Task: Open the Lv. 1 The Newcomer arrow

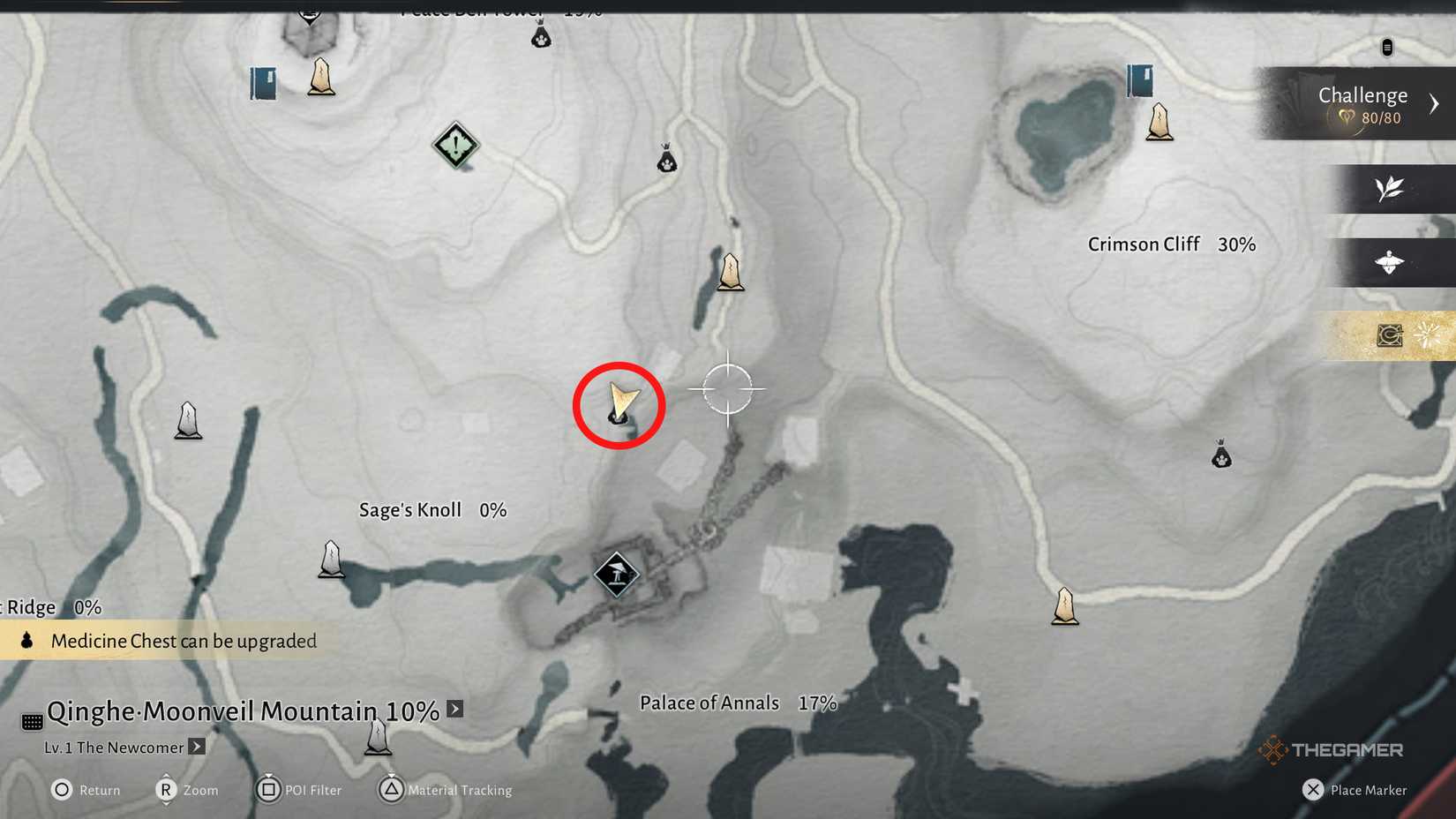Action: coord(196,747)
